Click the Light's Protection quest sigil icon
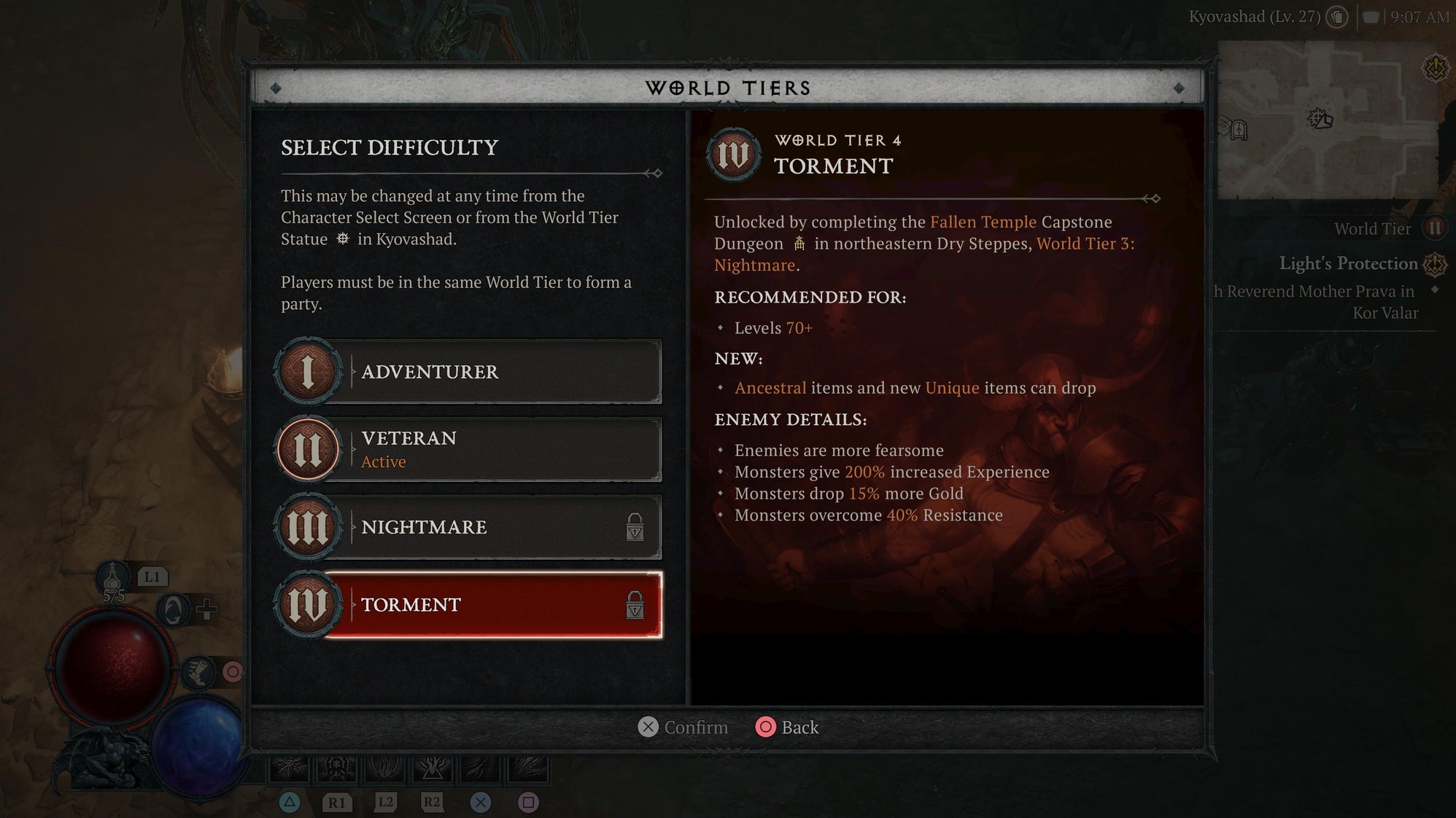The height and width of the screenshot is (818, 1456). [1434, 263]
